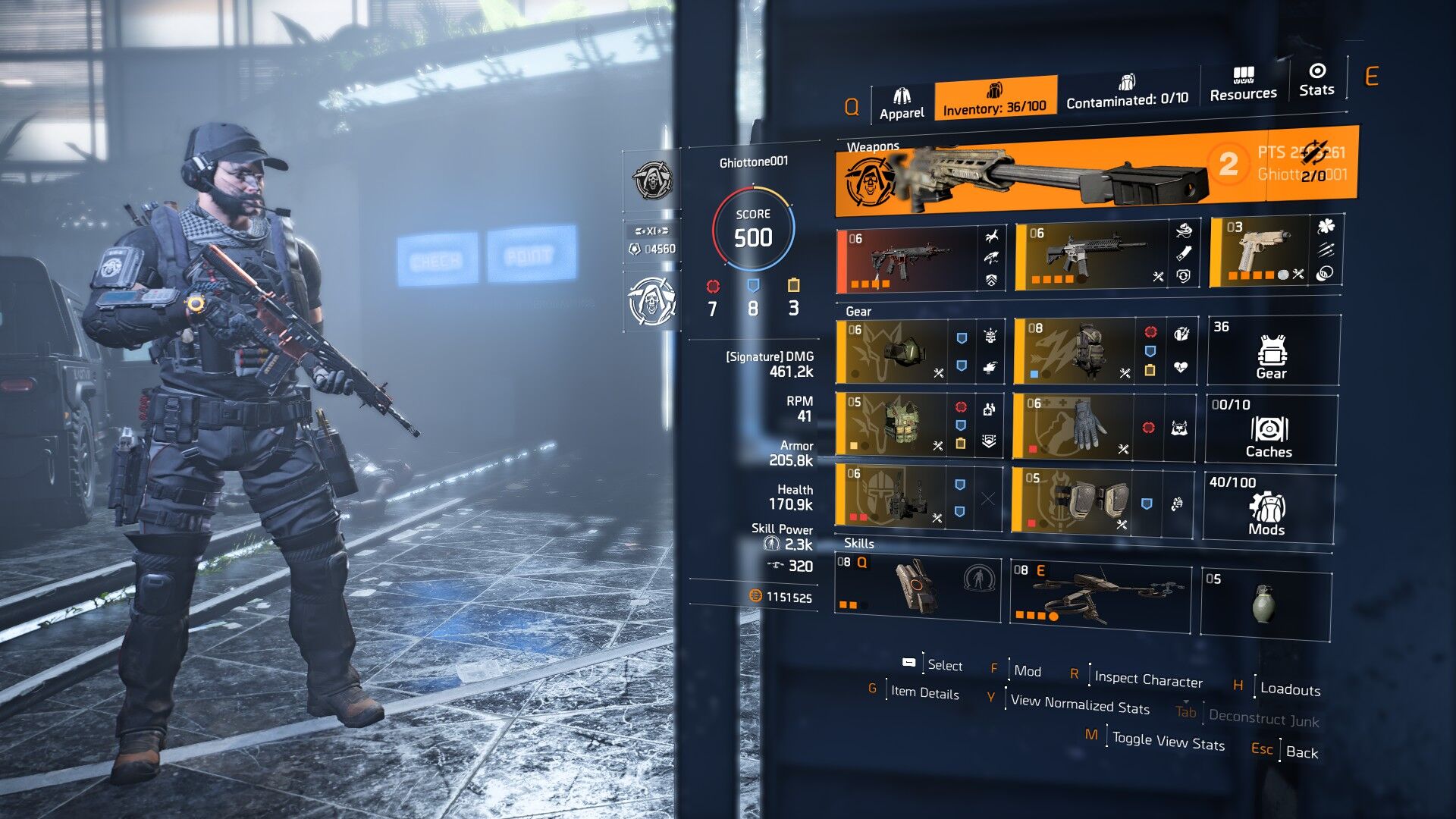The height and width of the screenshot is (819, 1456).
Task: Switch to the Apparel tab
Action: point(902,104)
